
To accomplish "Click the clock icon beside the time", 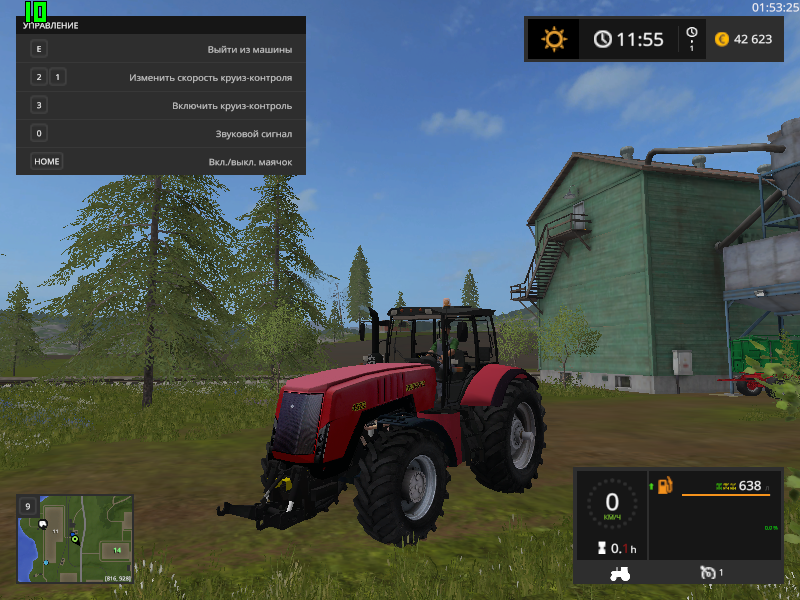I will 603,39.
